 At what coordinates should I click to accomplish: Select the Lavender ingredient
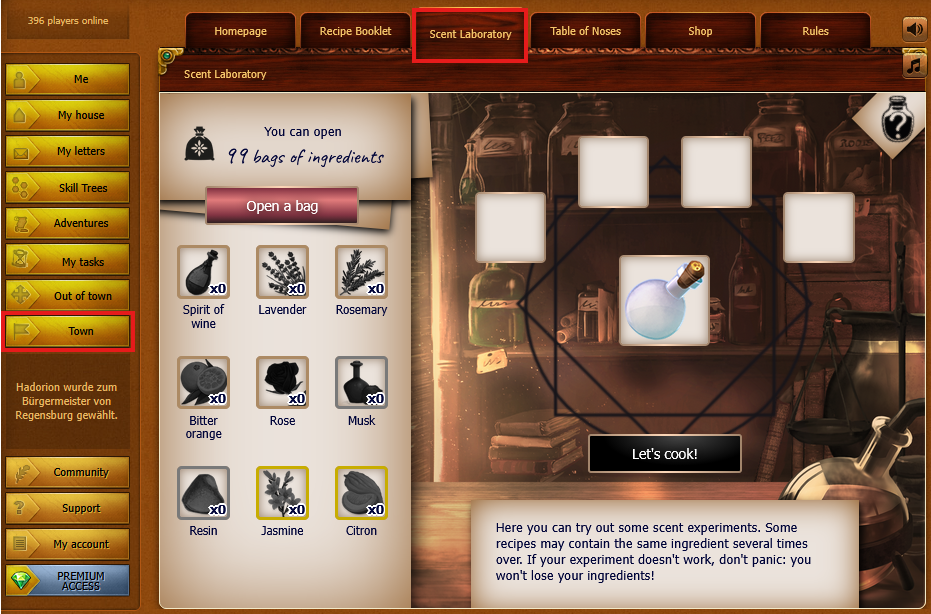click(x=282, y=272)
